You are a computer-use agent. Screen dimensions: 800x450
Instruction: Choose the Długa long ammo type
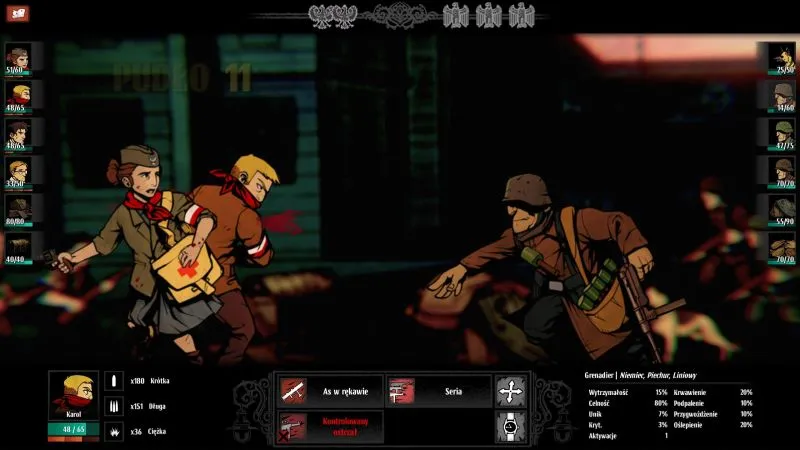pyautogui.click(x=113, y=406)
